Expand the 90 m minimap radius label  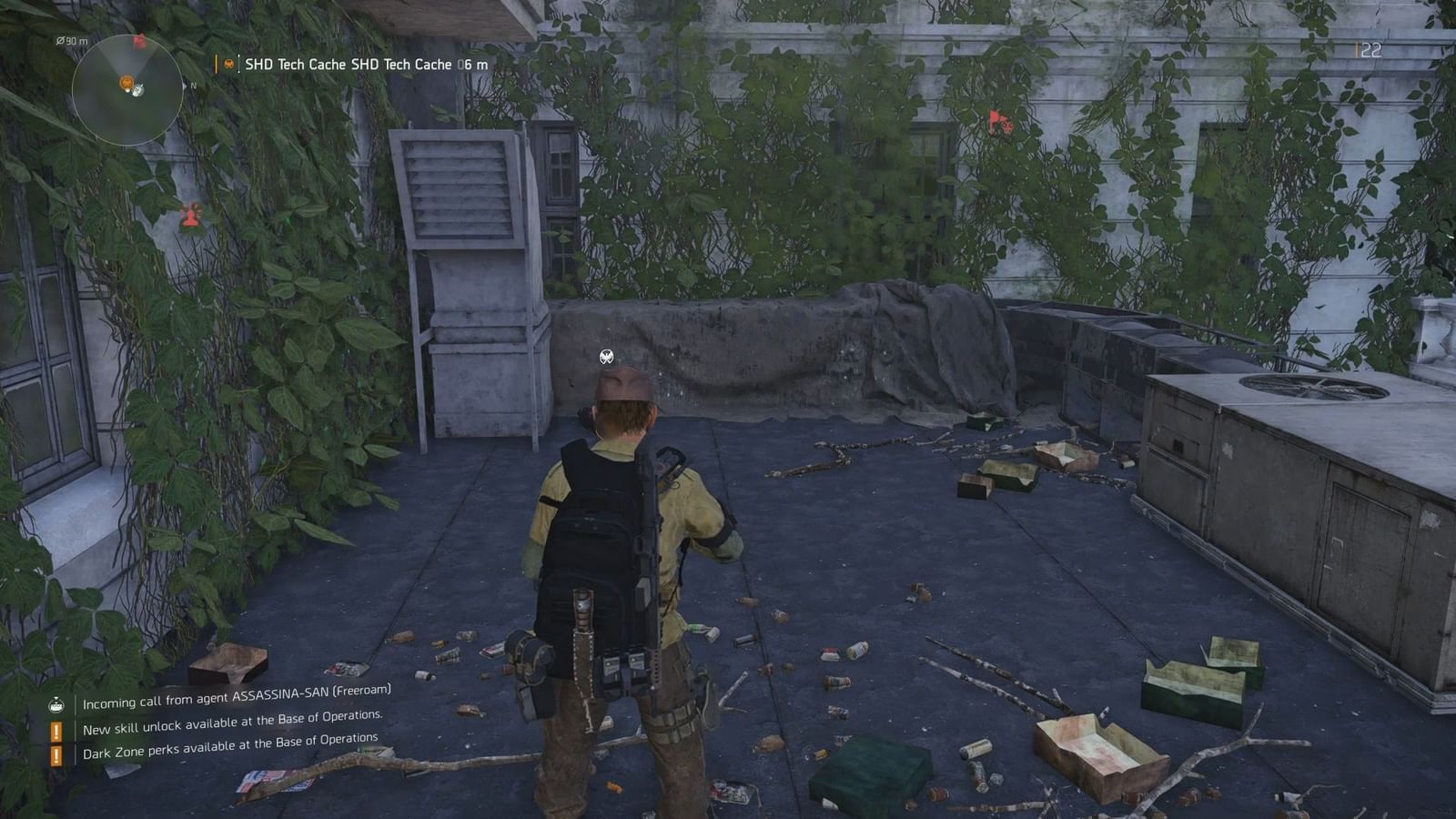tap(72, 41)
